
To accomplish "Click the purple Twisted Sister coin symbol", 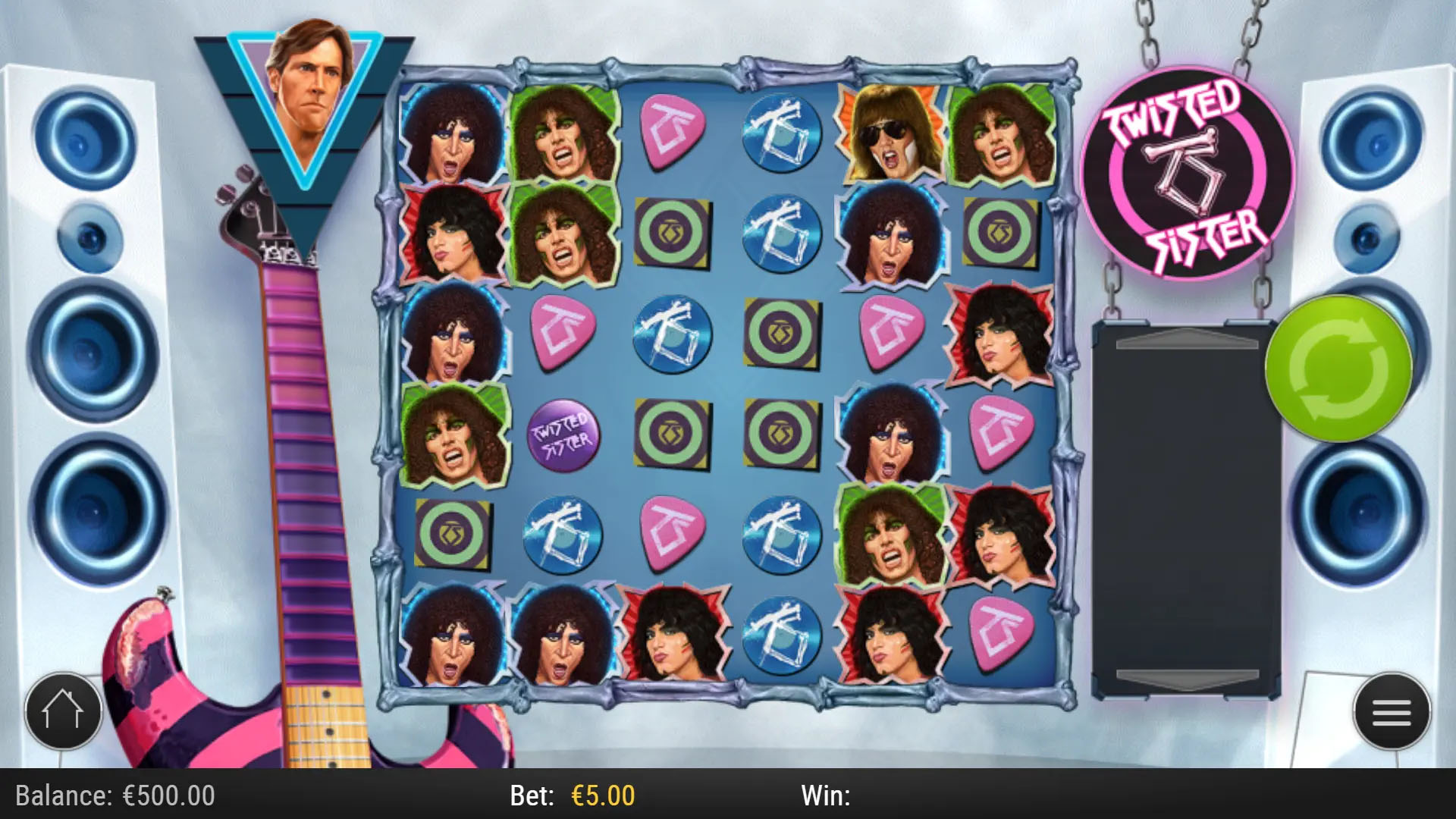I will pos(563,434).
